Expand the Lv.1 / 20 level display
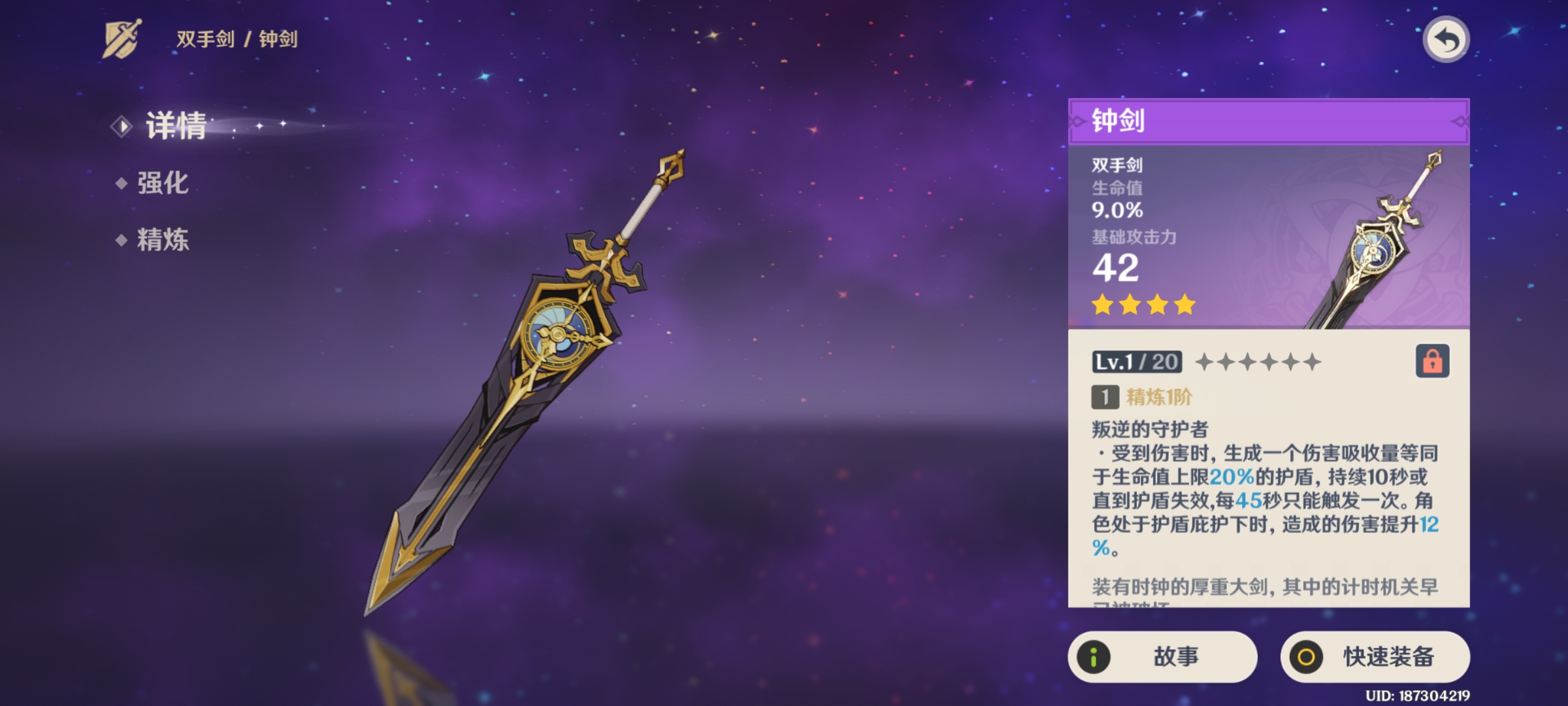The height and width of the screenshot is (706, 1568). pyautogui.click(x=1136, y=361)
